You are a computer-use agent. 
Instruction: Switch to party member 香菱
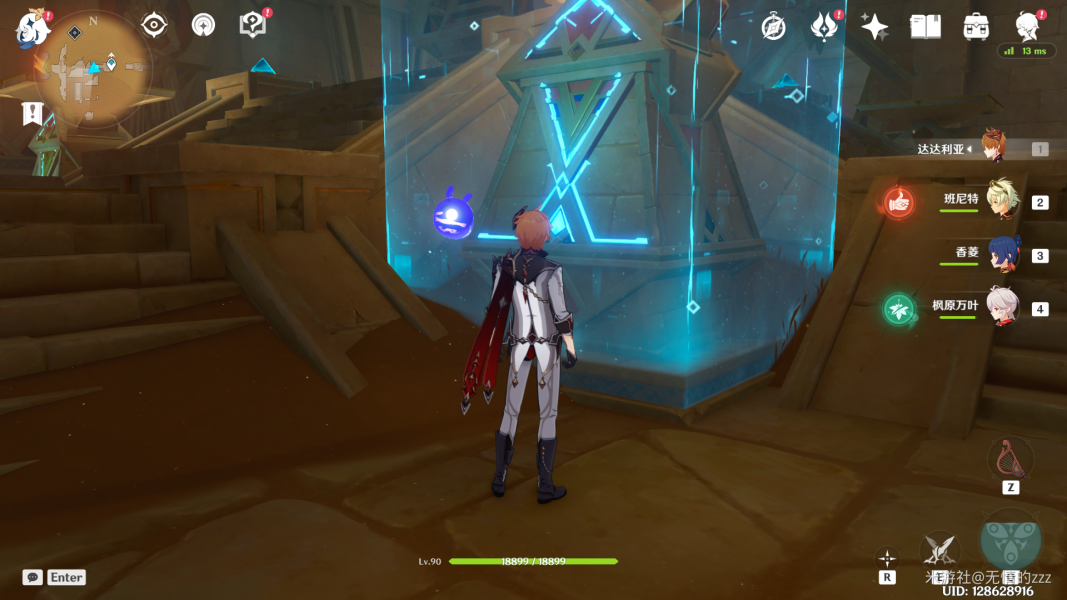[x=1003, y=254]
